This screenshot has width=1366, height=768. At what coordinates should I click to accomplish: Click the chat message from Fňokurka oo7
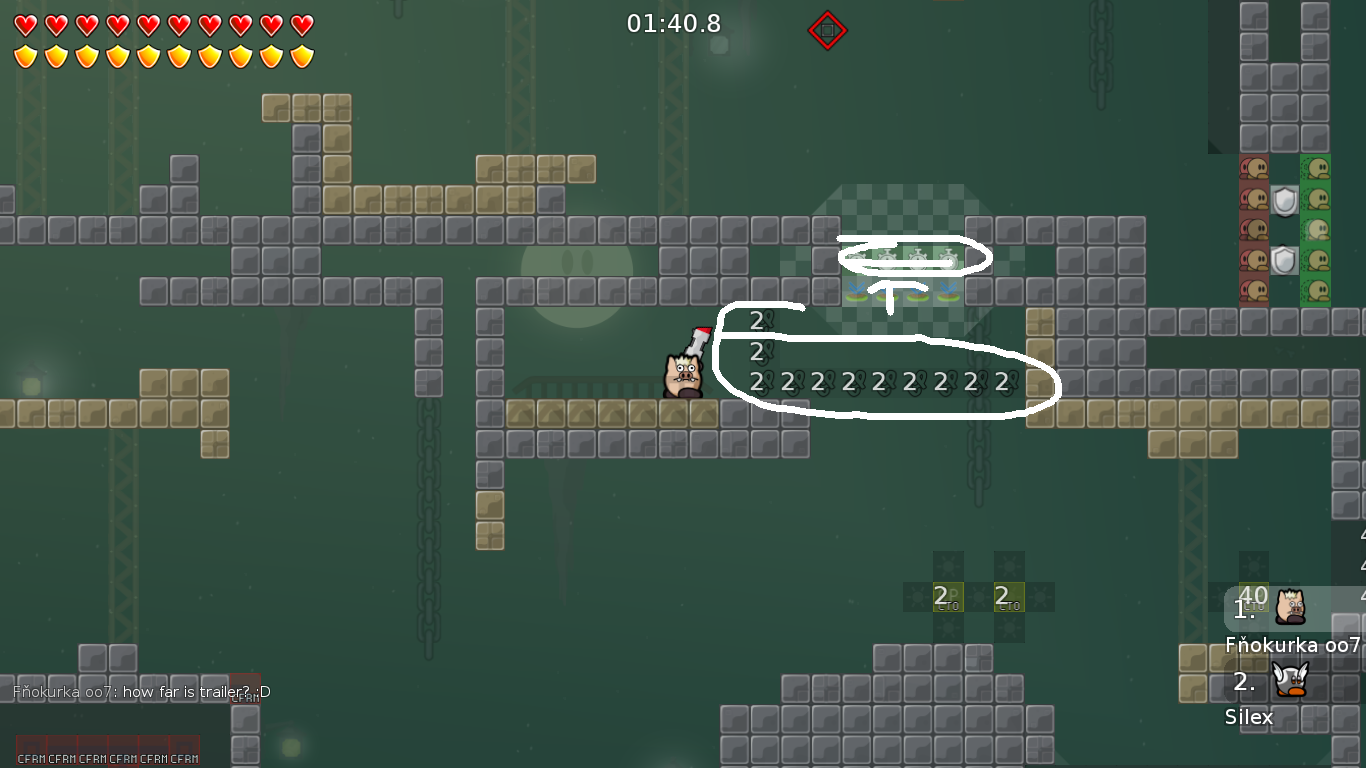141,692
